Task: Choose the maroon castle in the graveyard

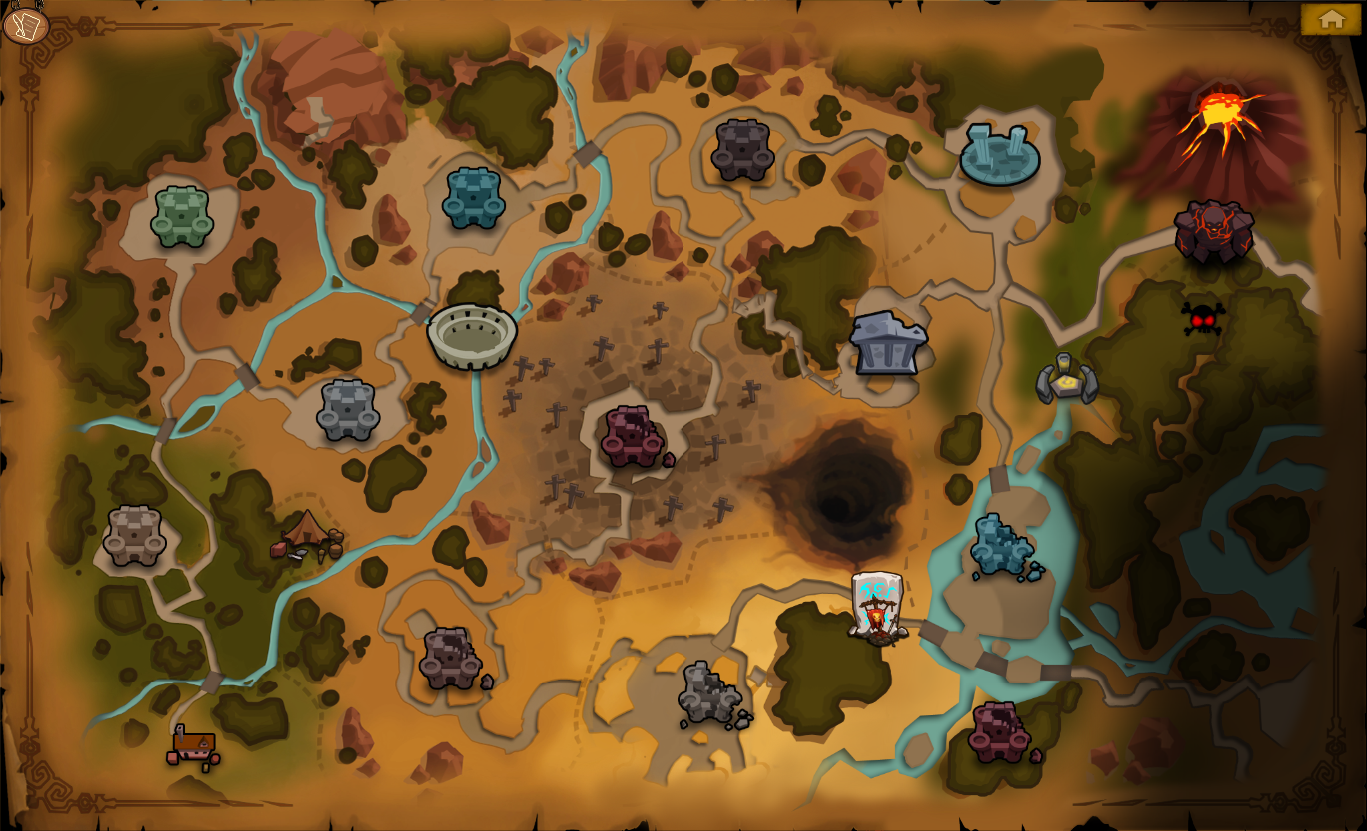Action: [x=633, y=436]
